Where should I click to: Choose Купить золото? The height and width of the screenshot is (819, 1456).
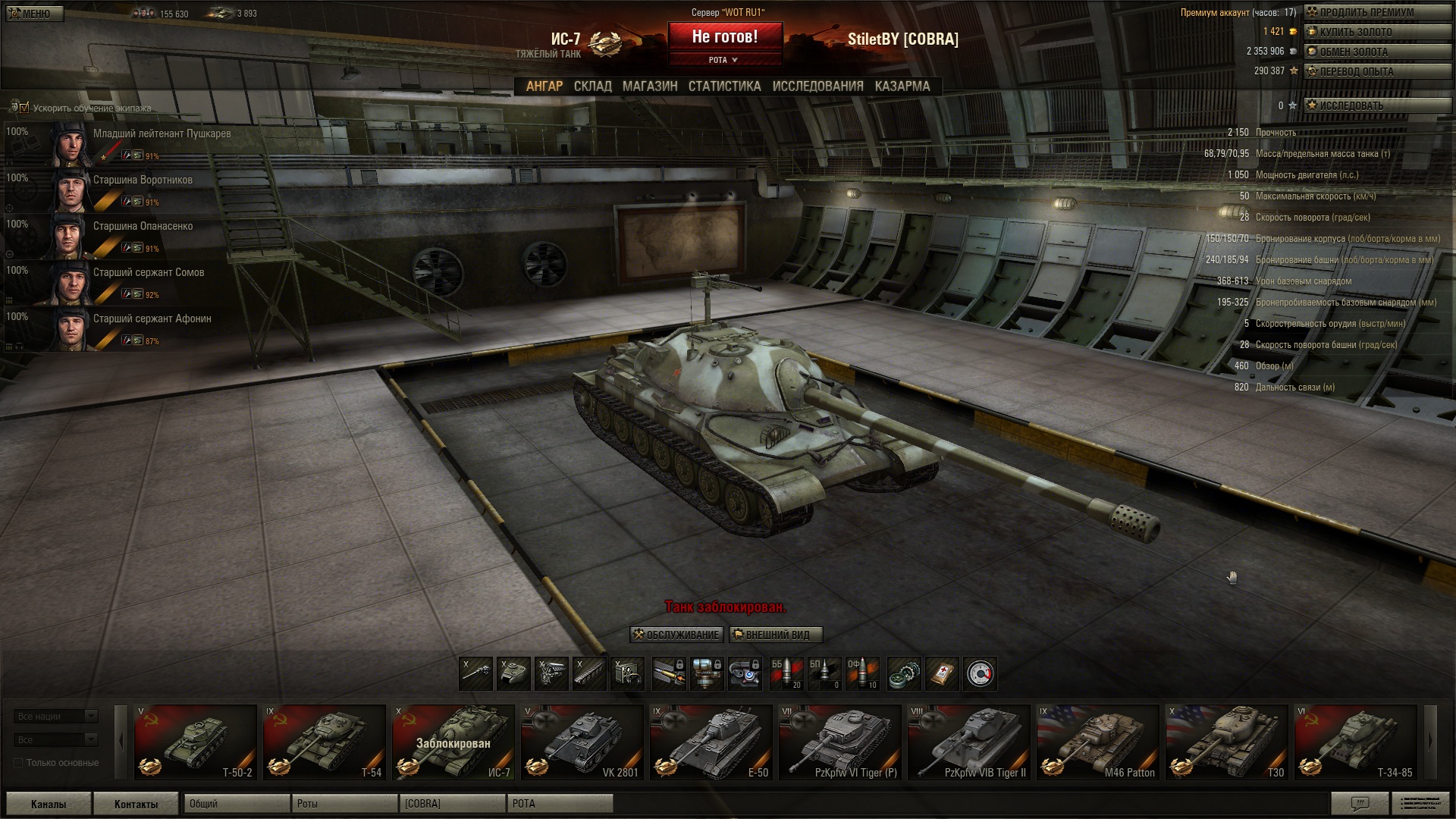click(x=1376, y=32)
